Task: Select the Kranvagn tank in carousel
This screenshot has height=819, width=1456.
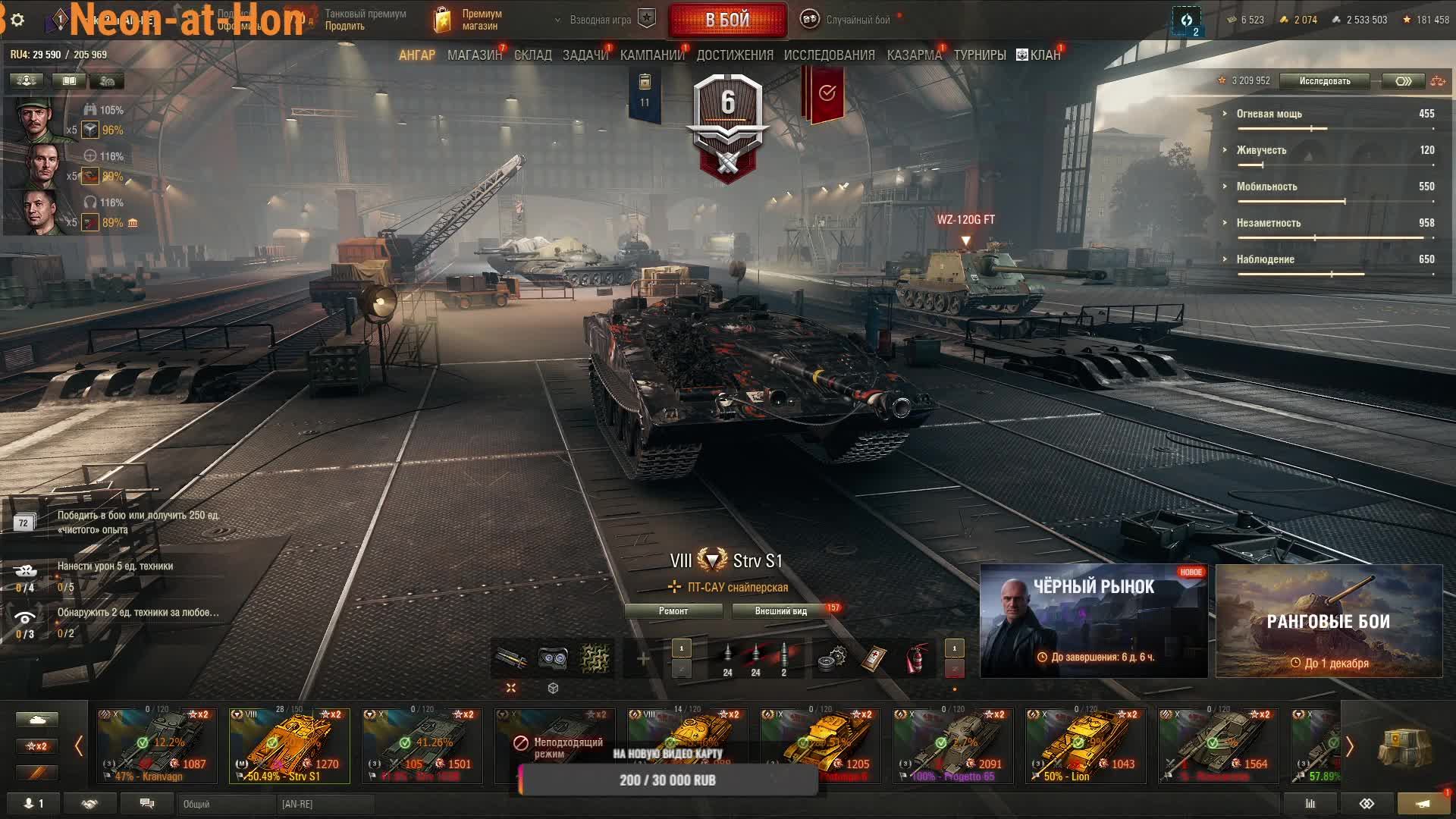Action: tap(157, 745)
